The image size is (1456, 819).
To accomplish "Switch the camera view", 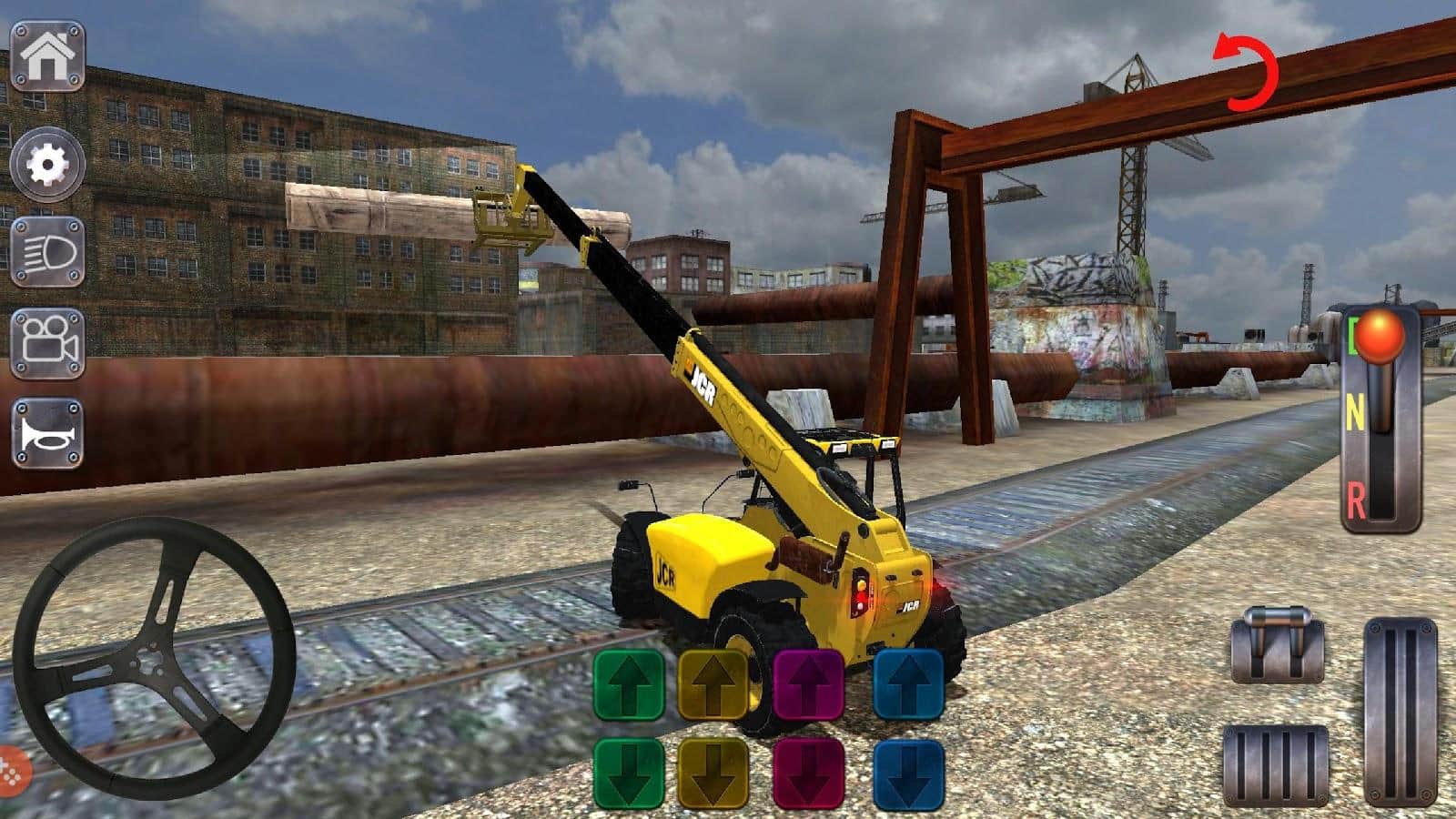I will [47, 343].
